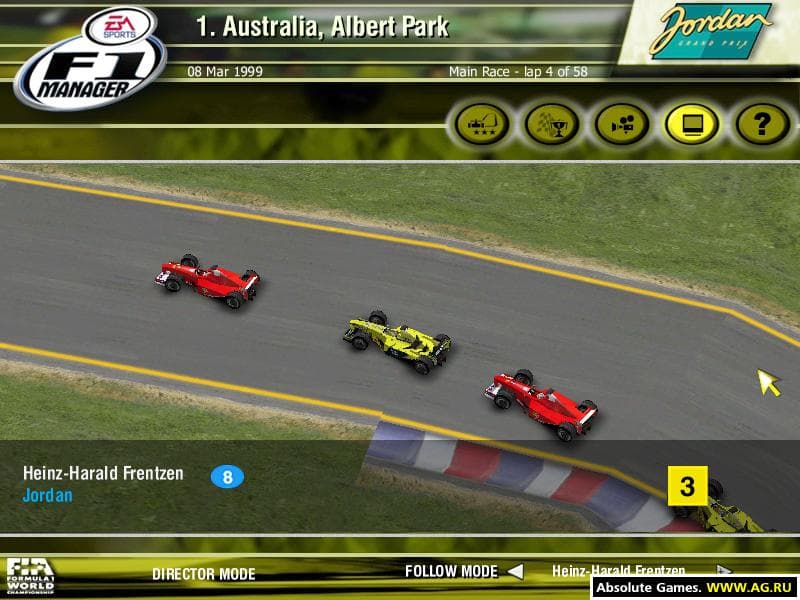Select the blue number 8 driver badge
The image size is (800, 600).
click(227, 477)
